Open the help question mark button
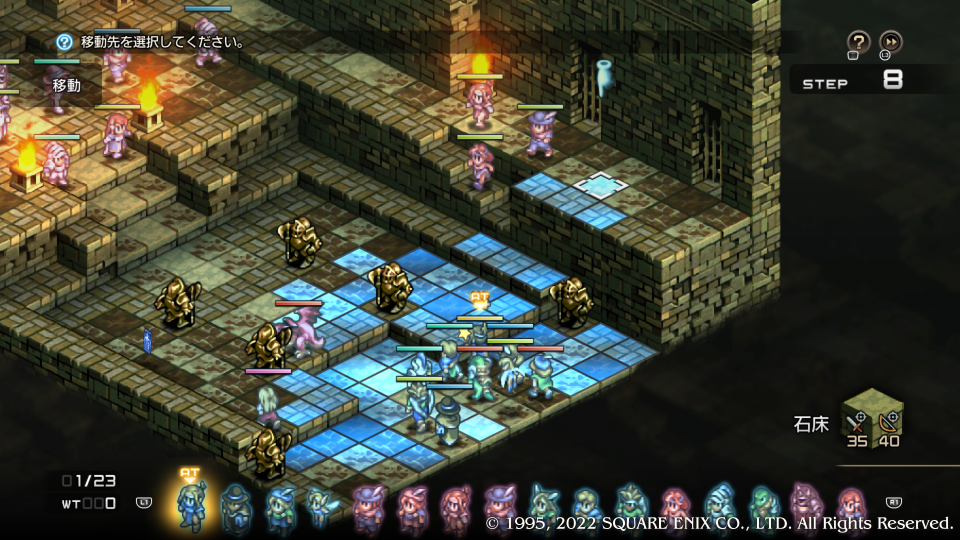This screenshot has height=540, width=960. click(x=858, y=42)
